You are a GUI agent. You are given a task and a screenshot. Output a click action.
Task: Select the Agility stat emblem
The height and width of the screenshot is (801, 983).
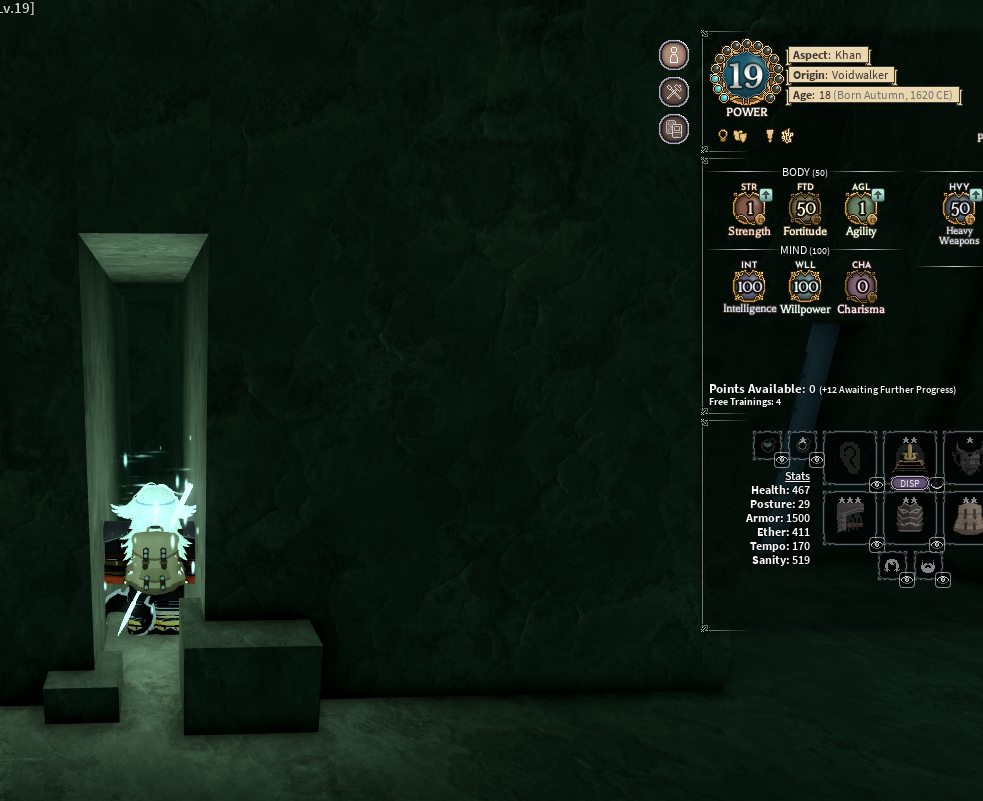860,208
